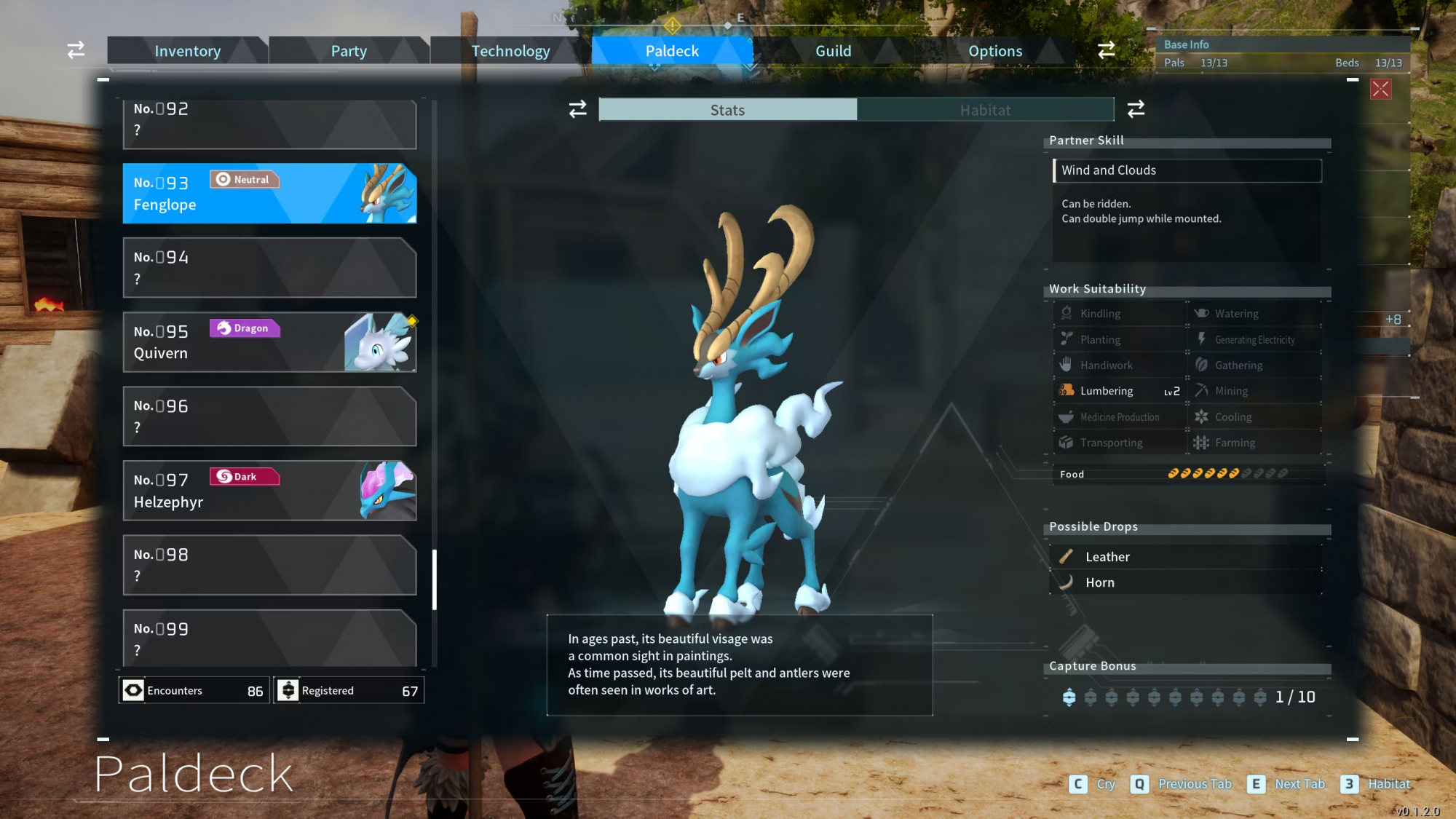Show the Options tab
Image resolution: width=1456 pixels, height=819 pixels.
click(994, 51)
